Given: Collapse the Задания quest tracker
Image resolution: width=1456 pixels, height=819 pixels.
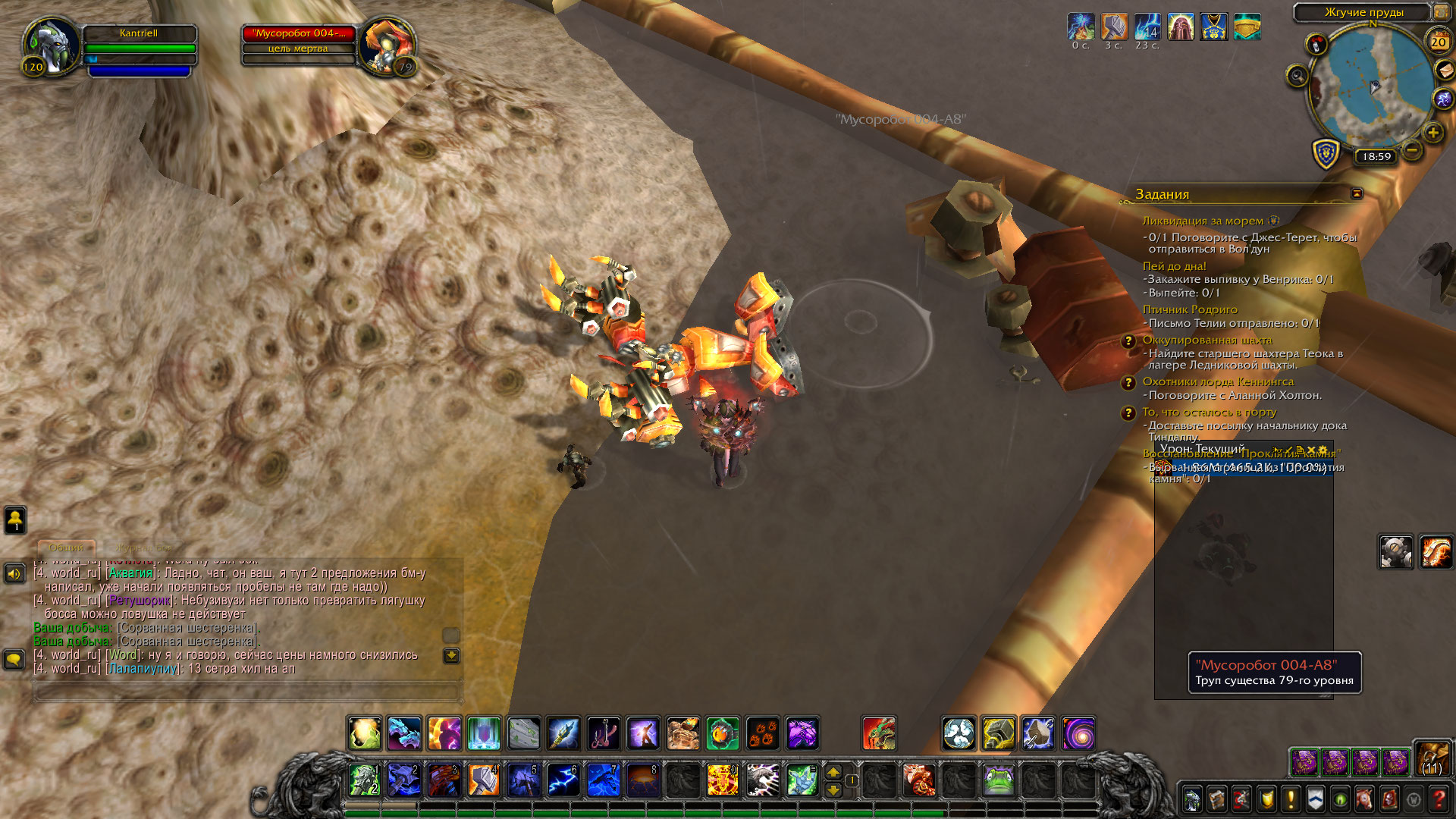Looking at the screenshot, I should coord(1357,194).
